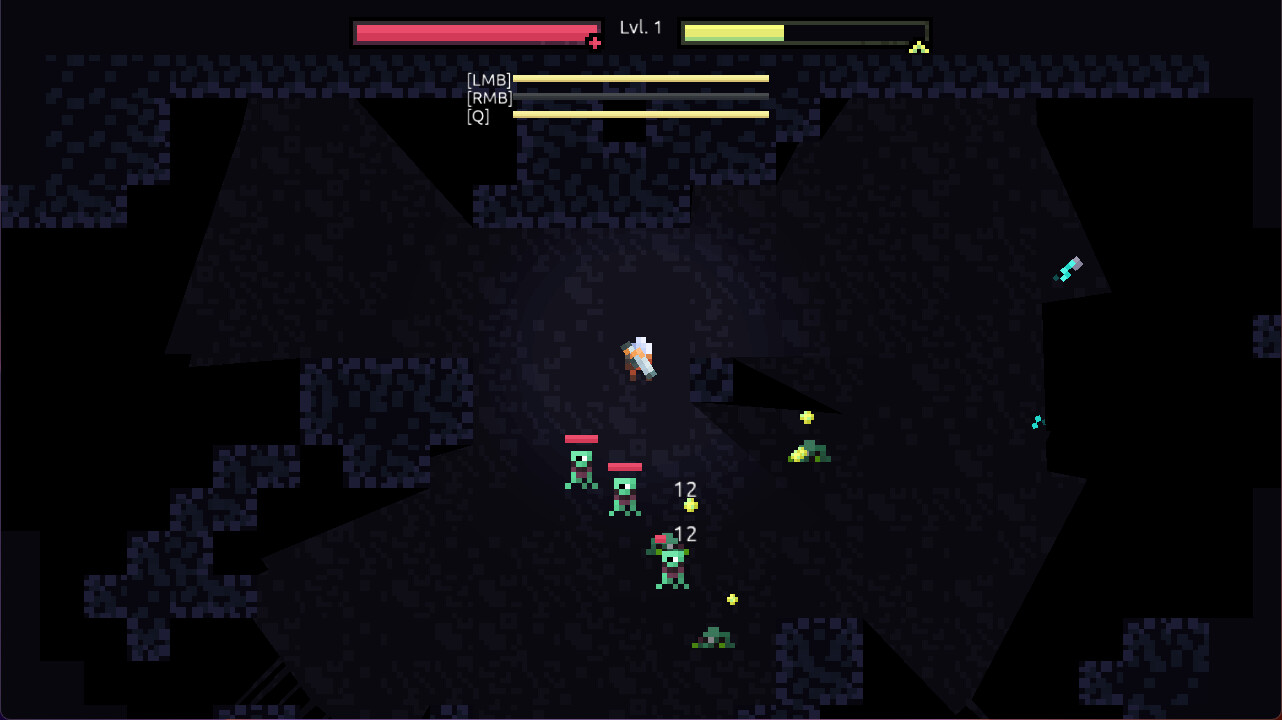Click the [RMB] ability cooldown bar
The height and width of the screenshot is (720, 1282).
[640, 96]
